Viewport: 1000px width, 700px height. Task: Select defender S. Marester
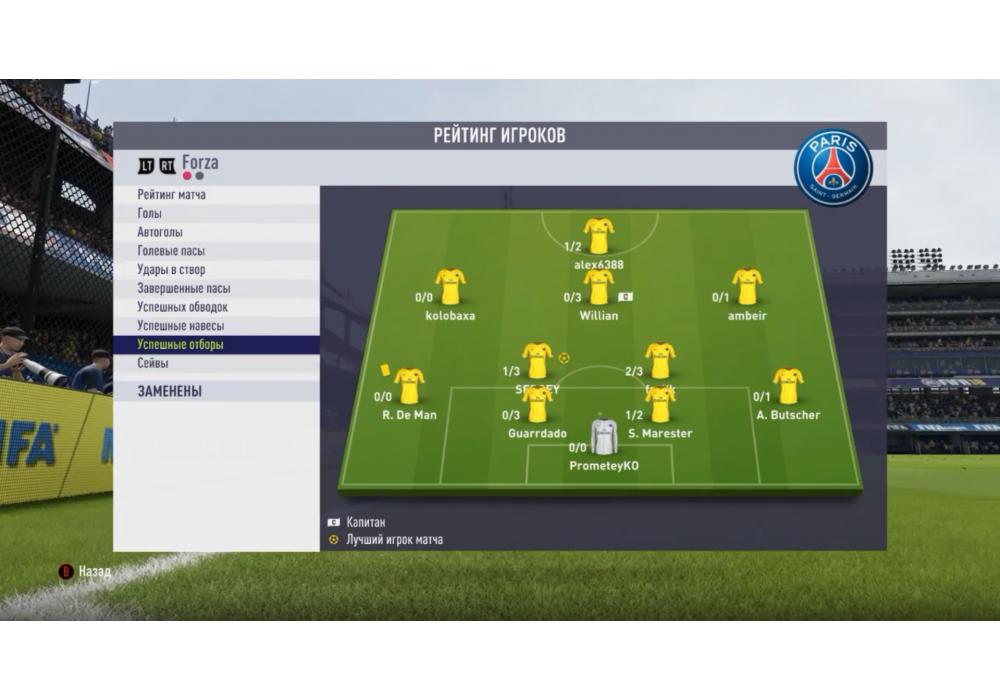pyautogui.click(x=660, y=405)
